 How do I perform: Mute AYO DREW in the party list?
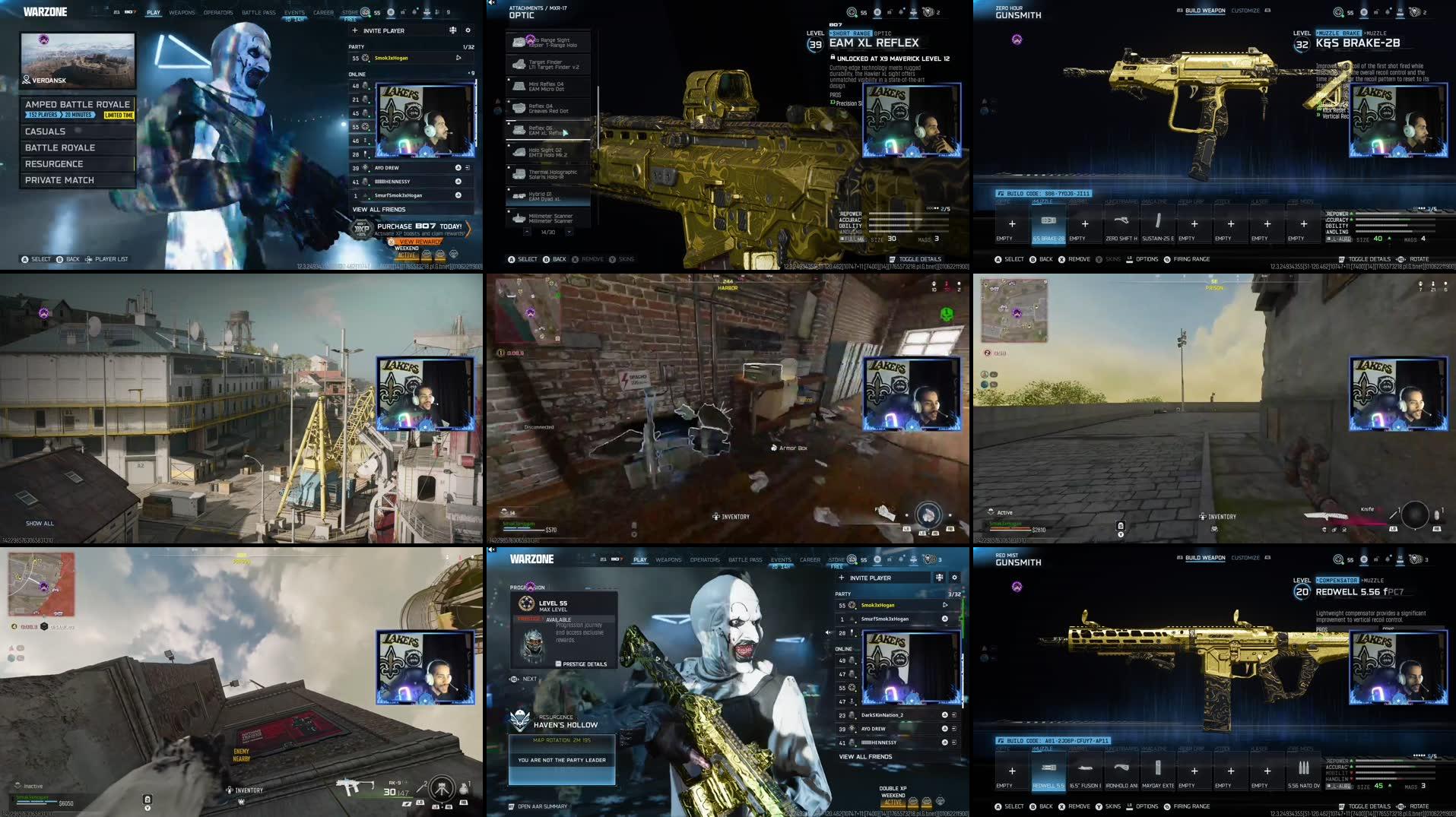tap(457, 167)
